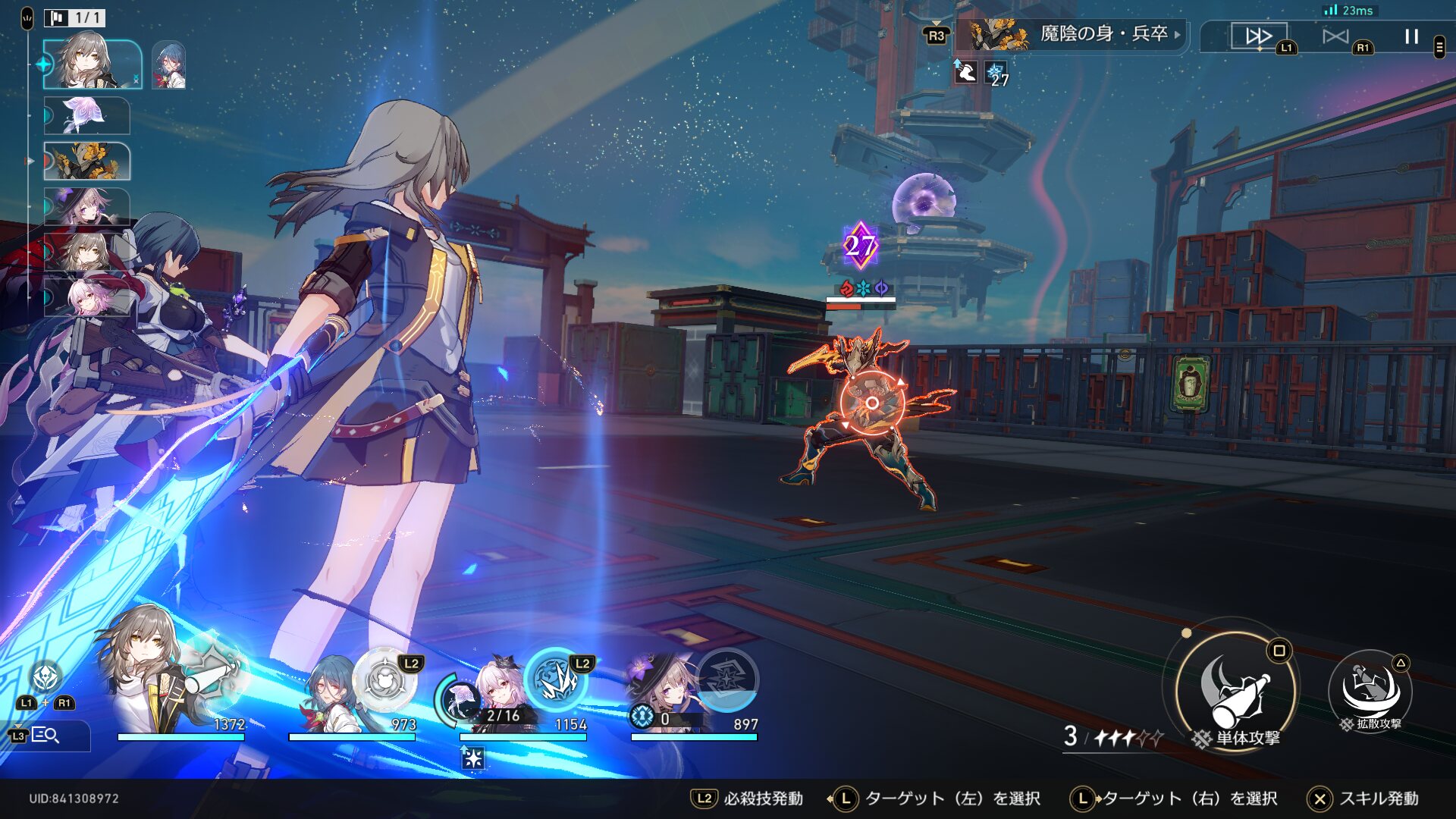This screenshot has height=819, width=1456.
Task: Activate the blue-haired character's ultimate
Action: click(385, 679)
